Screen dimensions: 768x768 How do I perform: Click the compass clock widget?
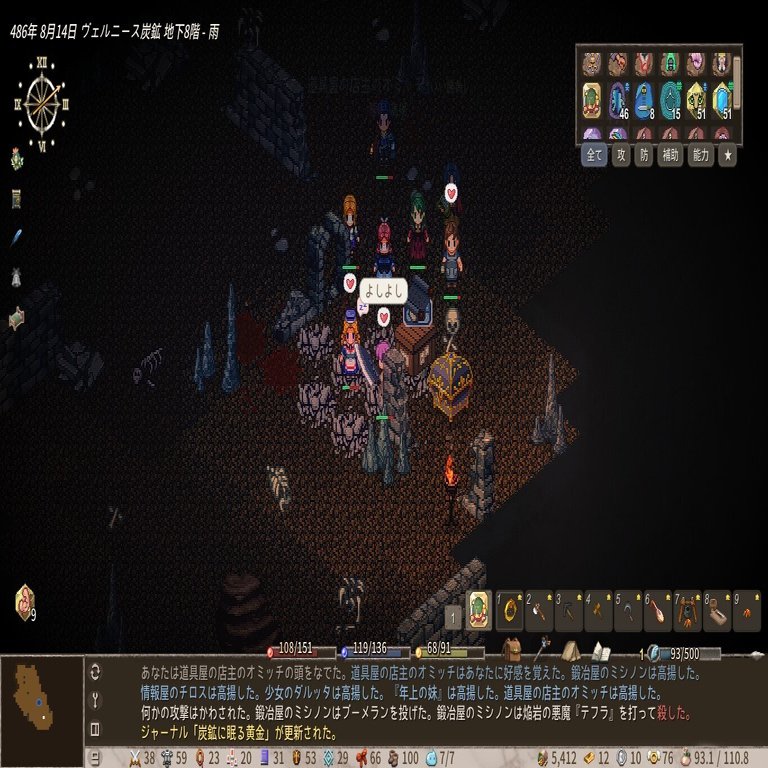42,100
